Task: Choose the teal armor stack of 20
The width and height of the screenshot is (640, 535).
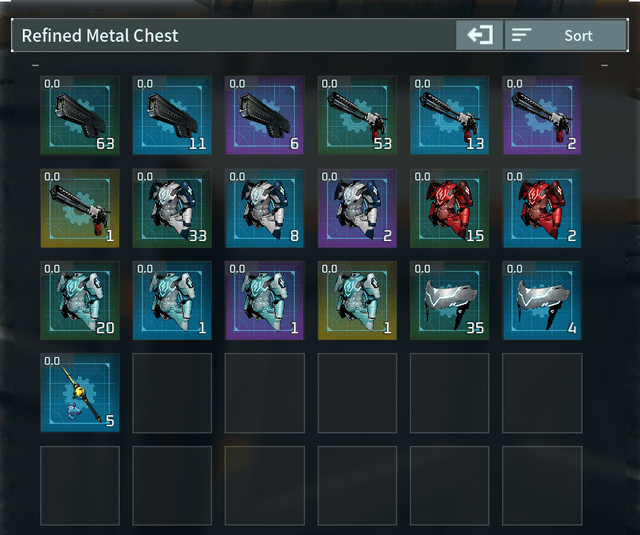Action: click(x=80, y=300)
